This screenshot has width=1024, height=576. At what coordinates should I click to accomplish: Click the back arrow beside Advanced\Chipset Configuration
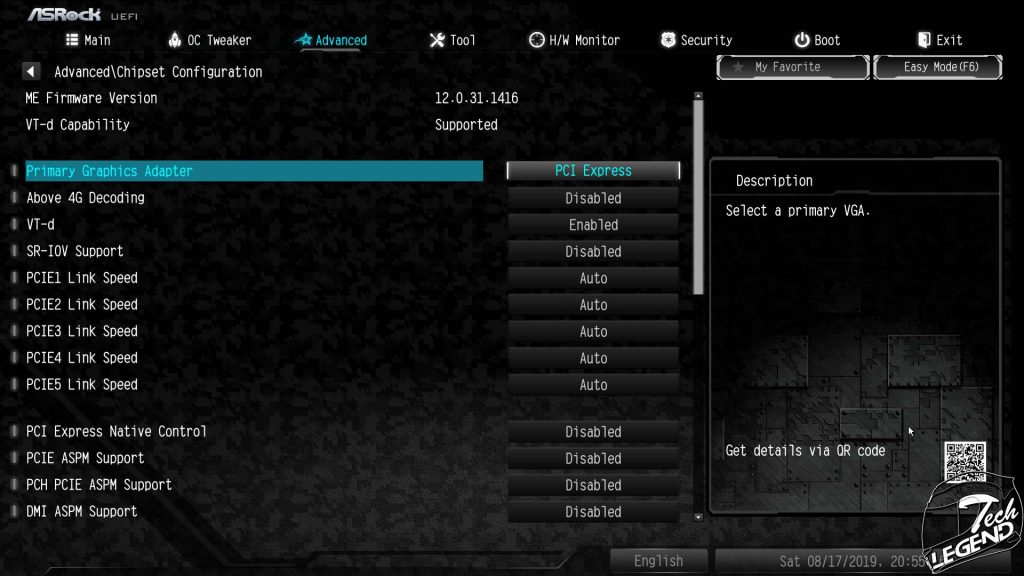tap(31, 72)
